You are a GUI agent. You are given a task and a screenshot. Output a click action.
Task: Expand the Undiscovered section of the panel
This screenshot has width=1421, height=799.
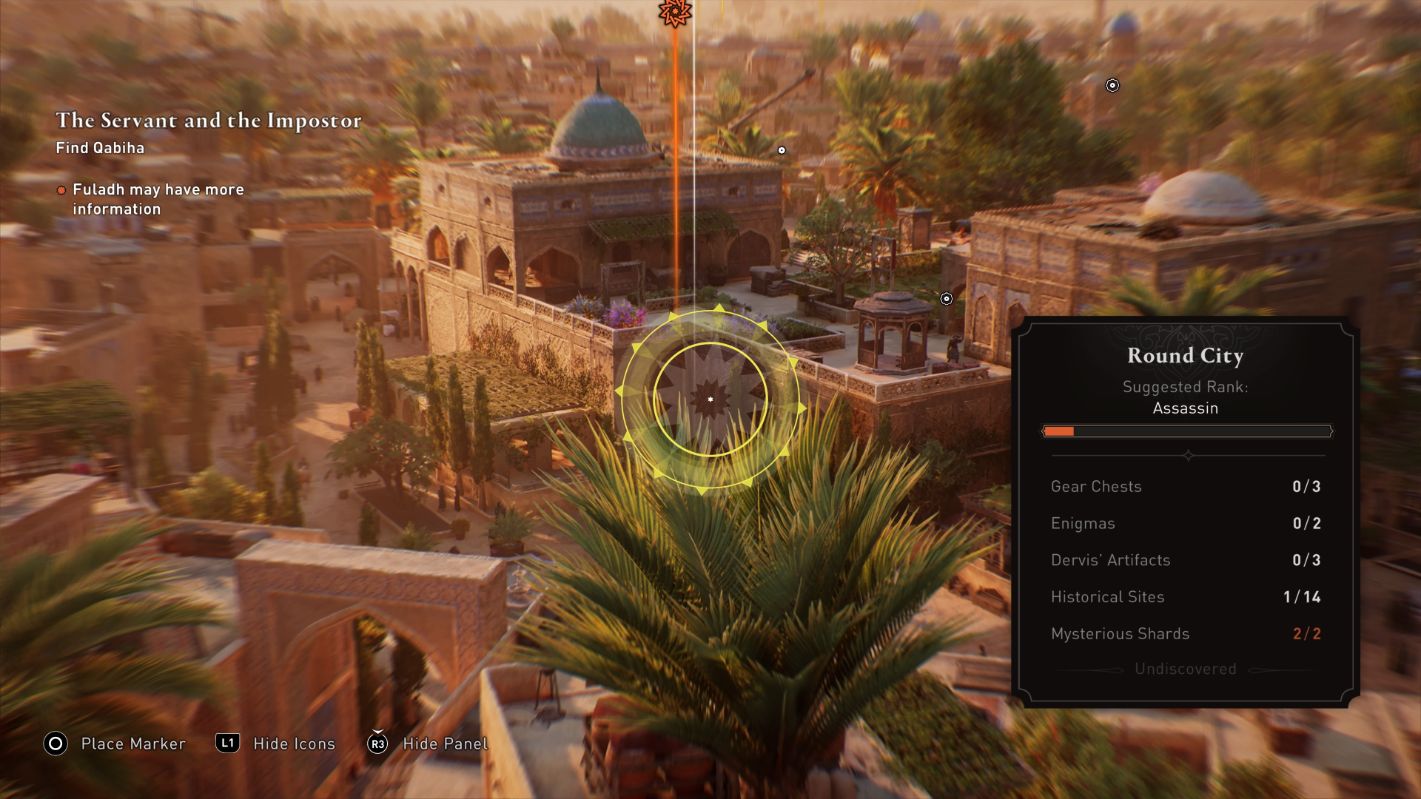[x=1185, y=668]
